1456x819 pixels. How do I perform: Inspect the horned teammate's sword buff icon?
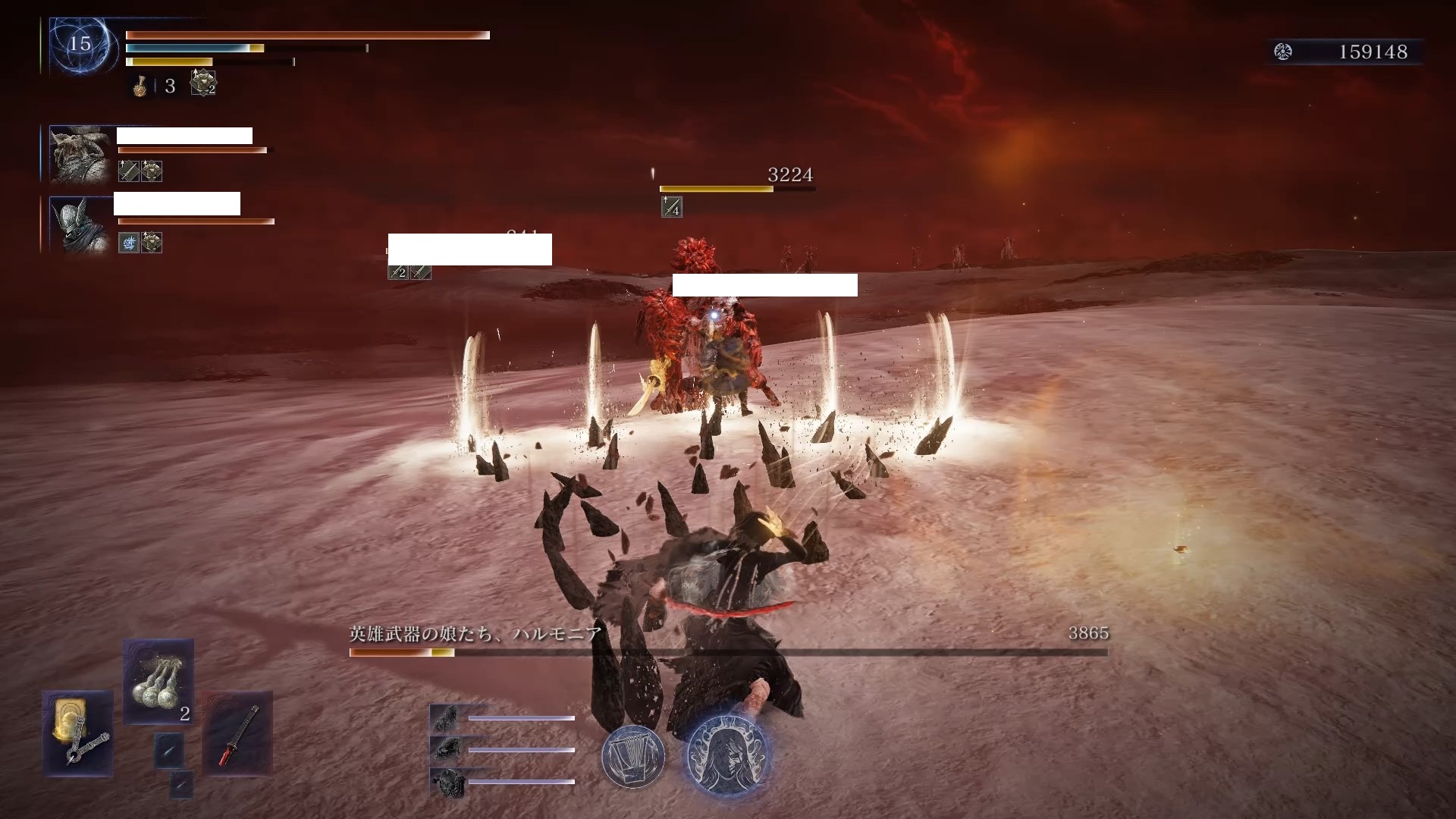pyautogui.click(x=128, y=171)
